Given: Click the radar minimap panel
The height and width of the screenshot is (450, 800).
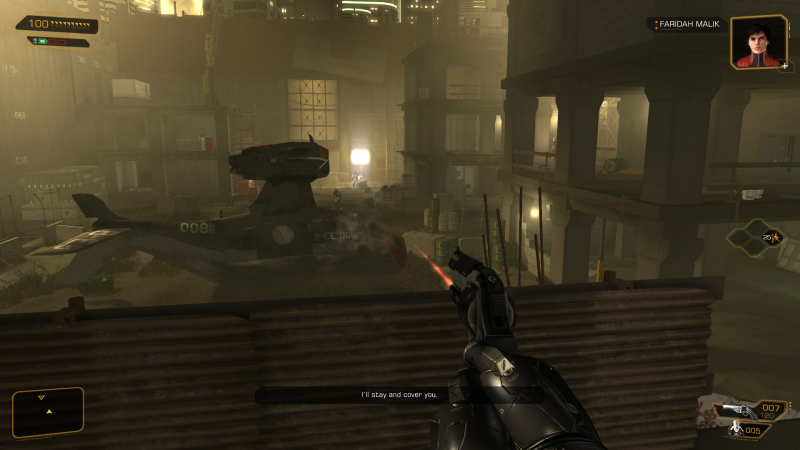Looking at the screenshot, I should [x=47, y=412].
